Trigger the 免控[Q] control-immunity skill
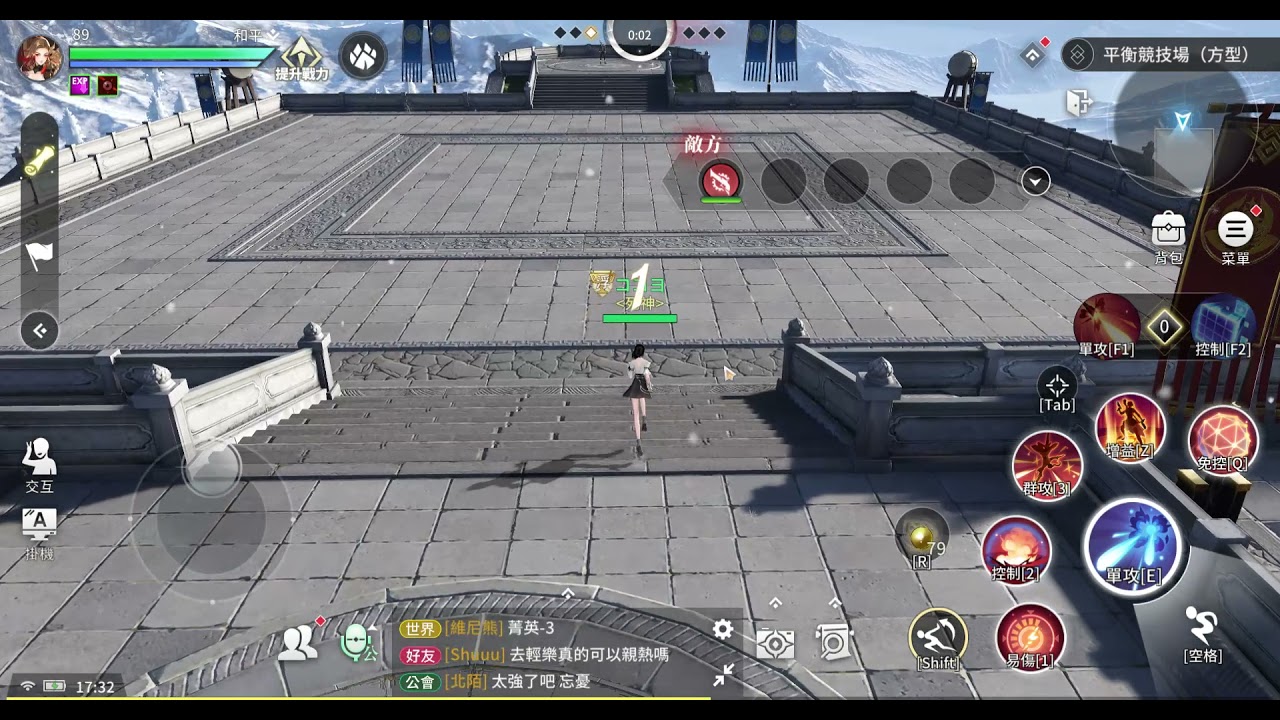Viewport: 1280px width, 720px height. click(1222, 440)
